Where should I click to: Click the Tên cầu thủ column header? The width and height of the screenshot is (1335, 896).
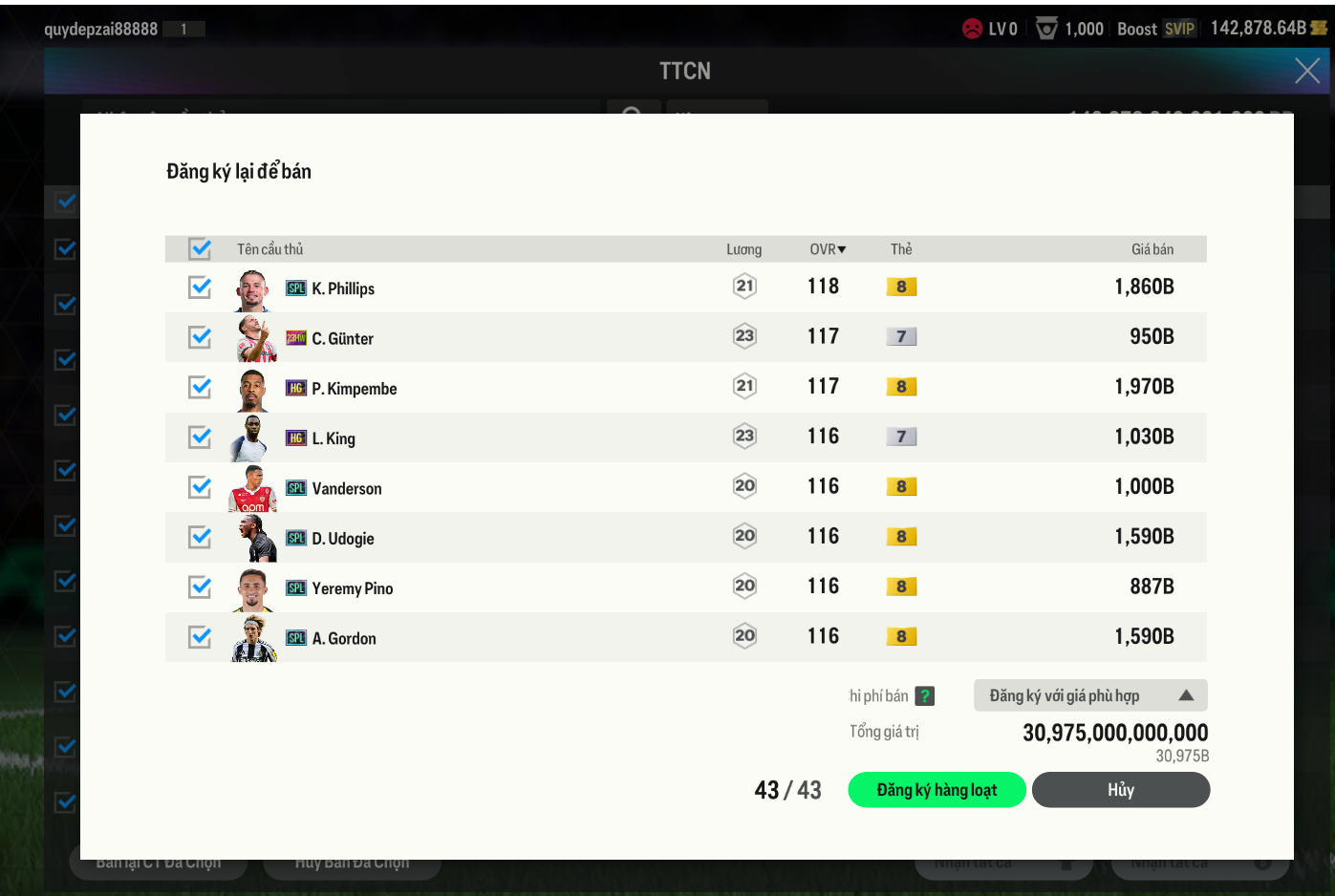tap(269, 249)
